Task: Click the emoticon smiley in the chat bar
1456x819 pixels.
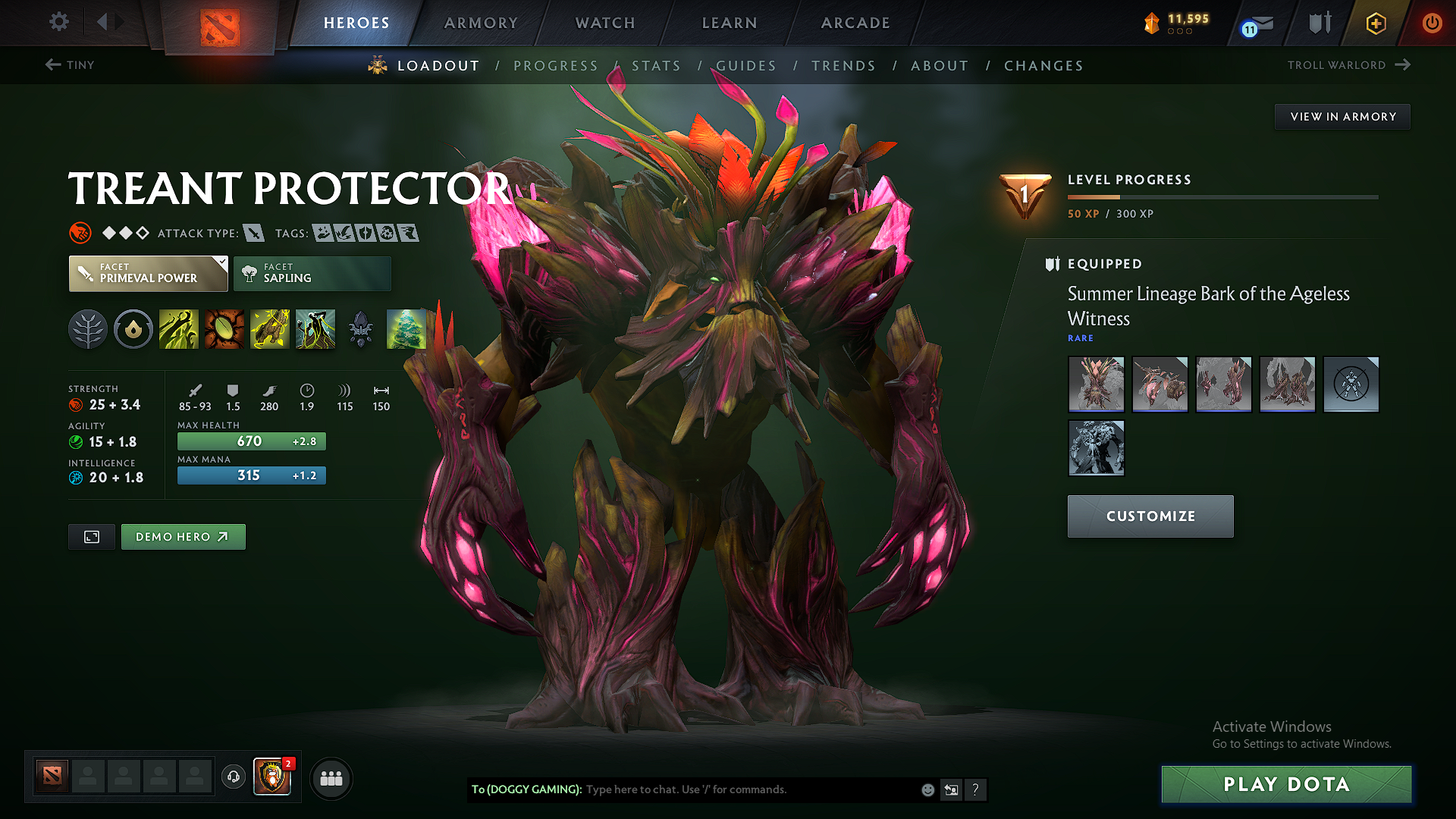Action: pos(927,789)
